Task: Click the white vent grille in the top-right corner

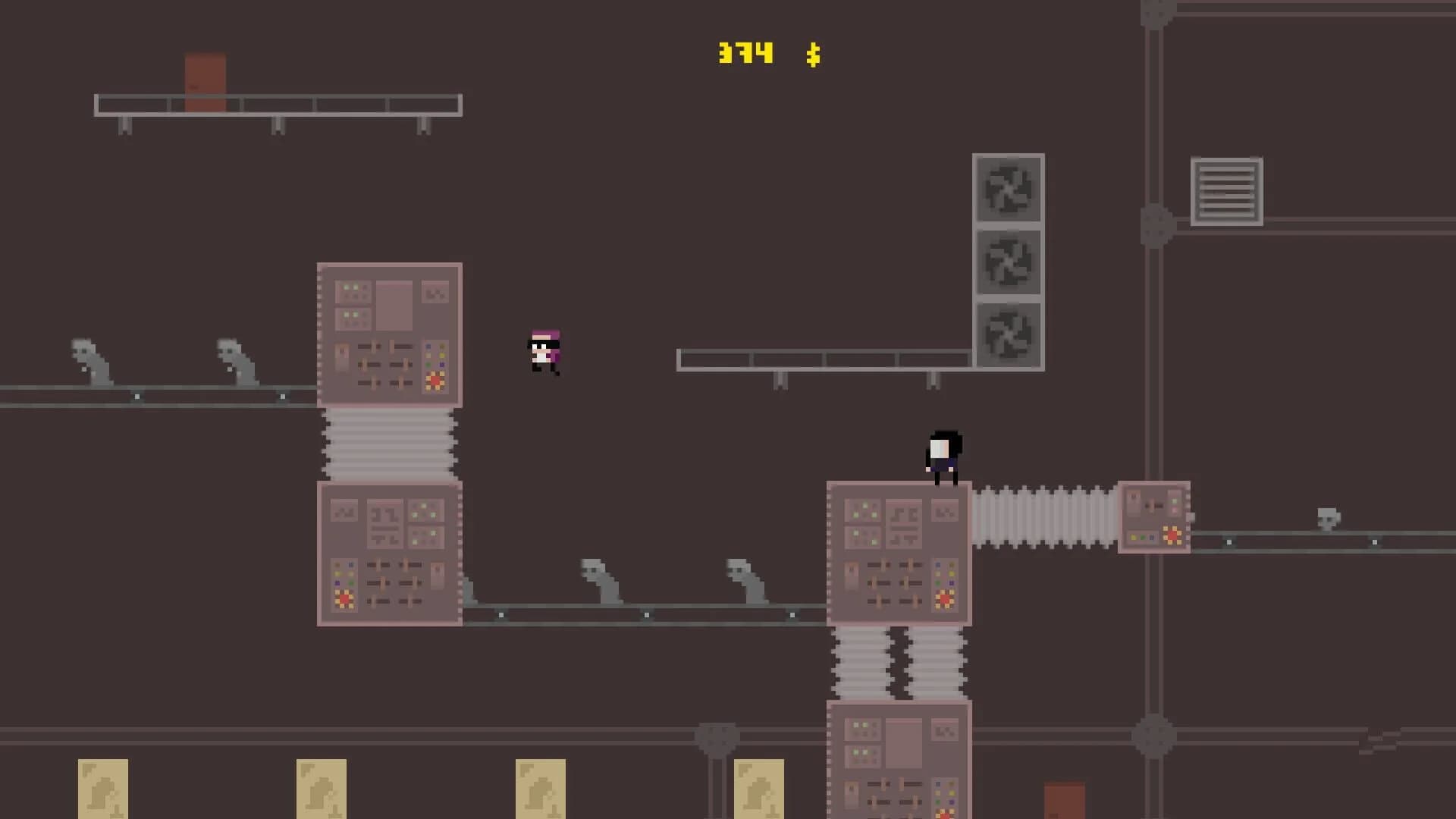Action: click(x=1225, y=191)
